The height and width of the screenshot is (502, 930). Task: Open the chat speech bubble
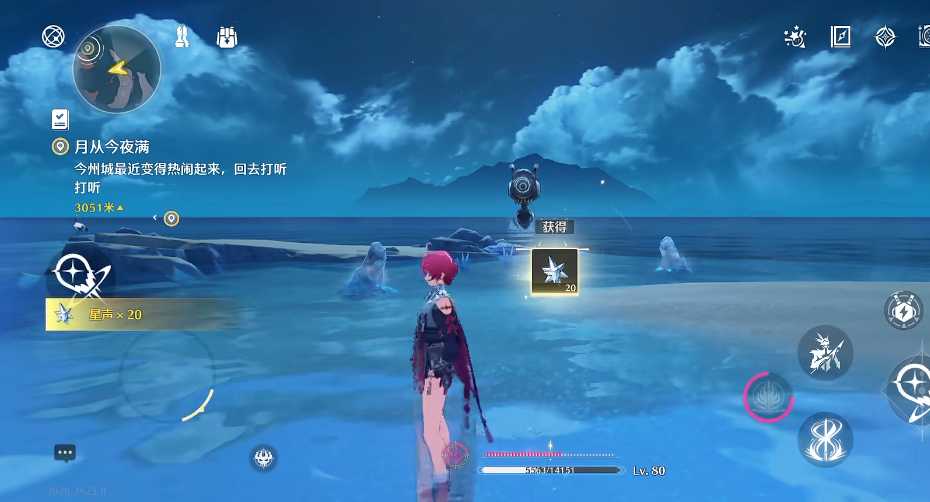click(65, 452)
